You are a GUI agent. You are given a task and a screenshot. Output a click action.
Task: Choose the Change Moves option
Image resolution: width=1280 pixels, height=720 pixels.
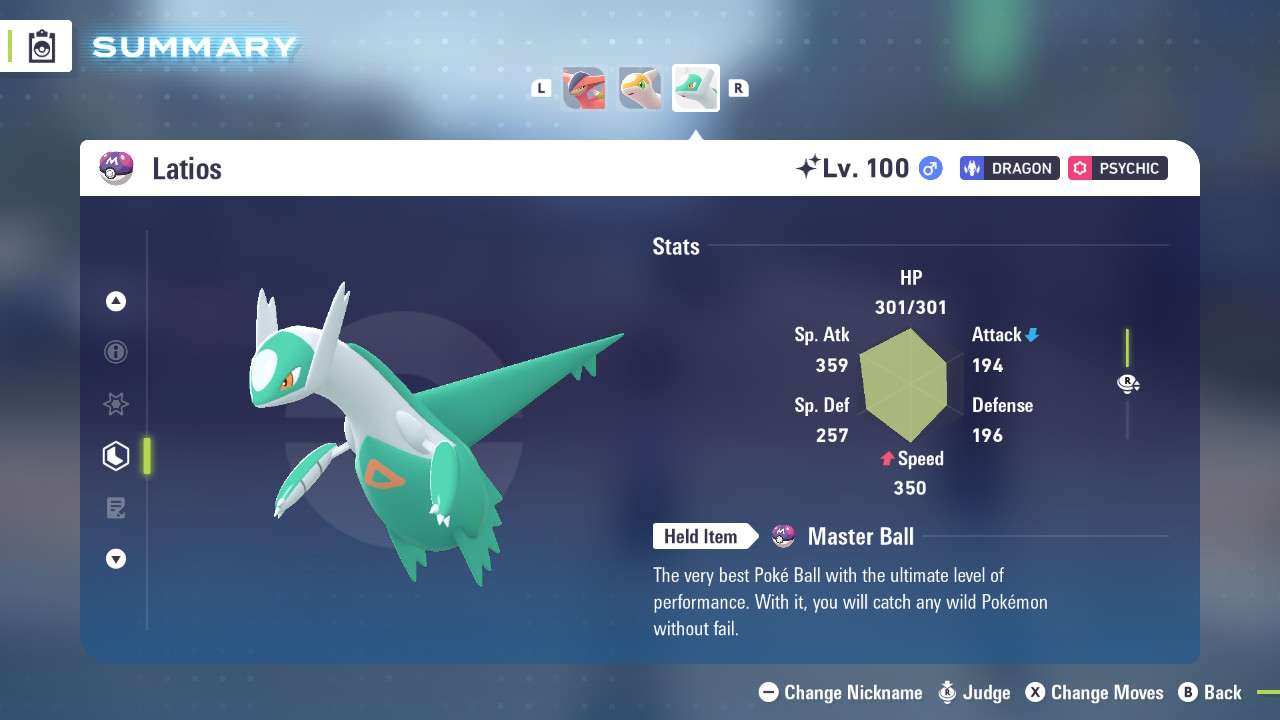[x=1094, y=692]
